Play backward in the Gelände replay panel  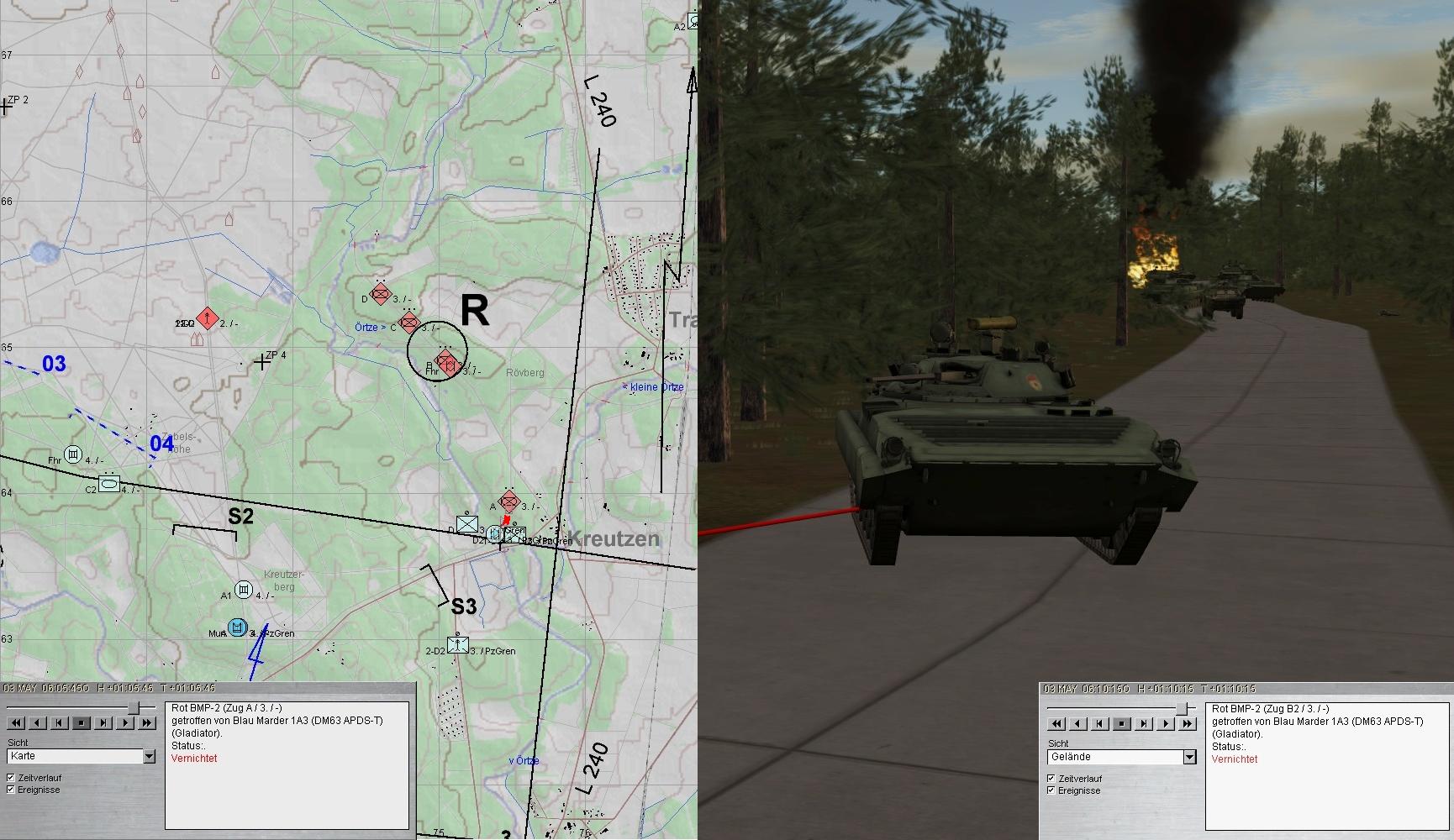[x=1078, y=723]
